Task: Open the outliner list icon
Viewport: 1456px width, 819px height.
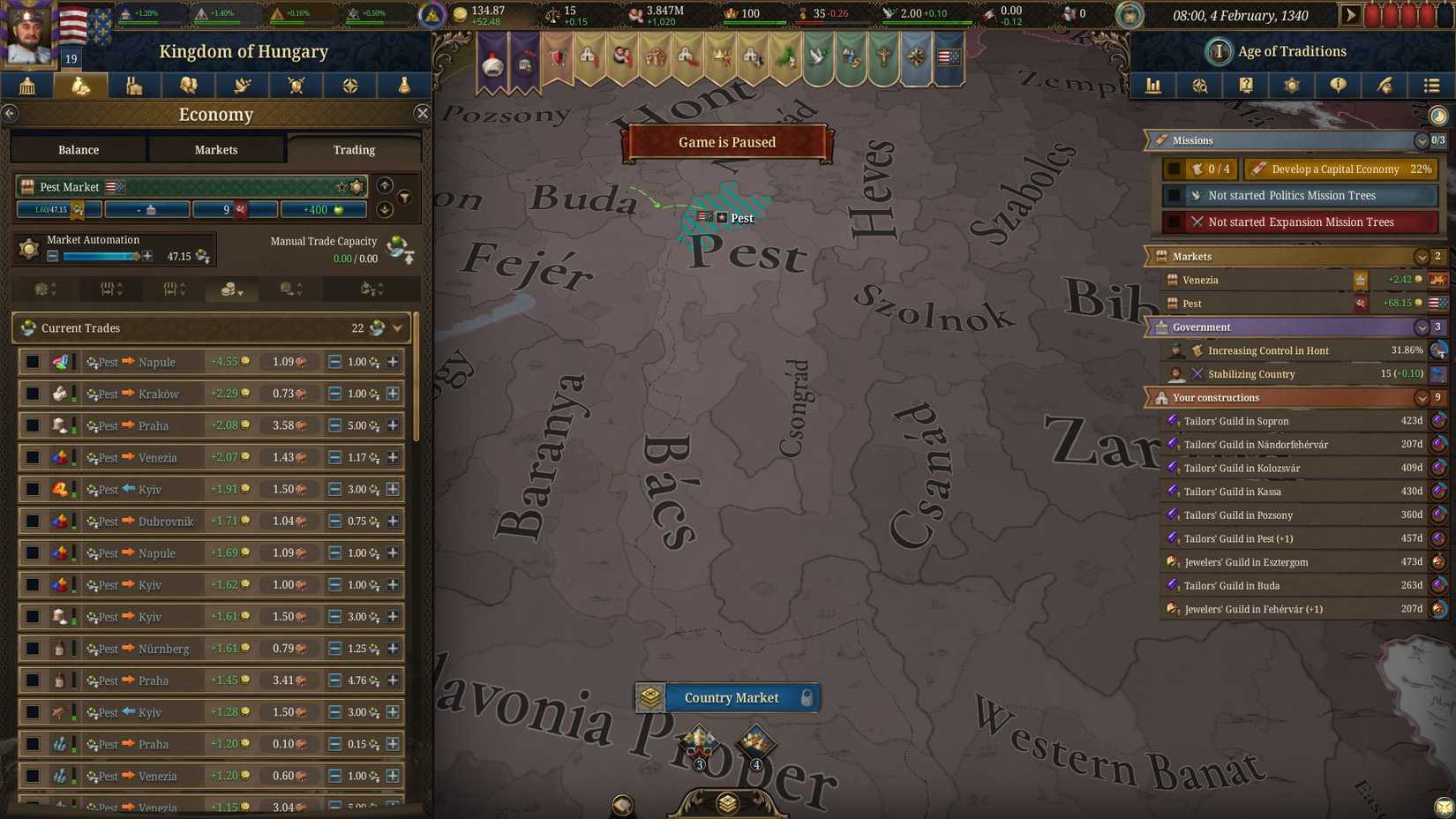Action: pyautogui.click(x=1431, y=85)
